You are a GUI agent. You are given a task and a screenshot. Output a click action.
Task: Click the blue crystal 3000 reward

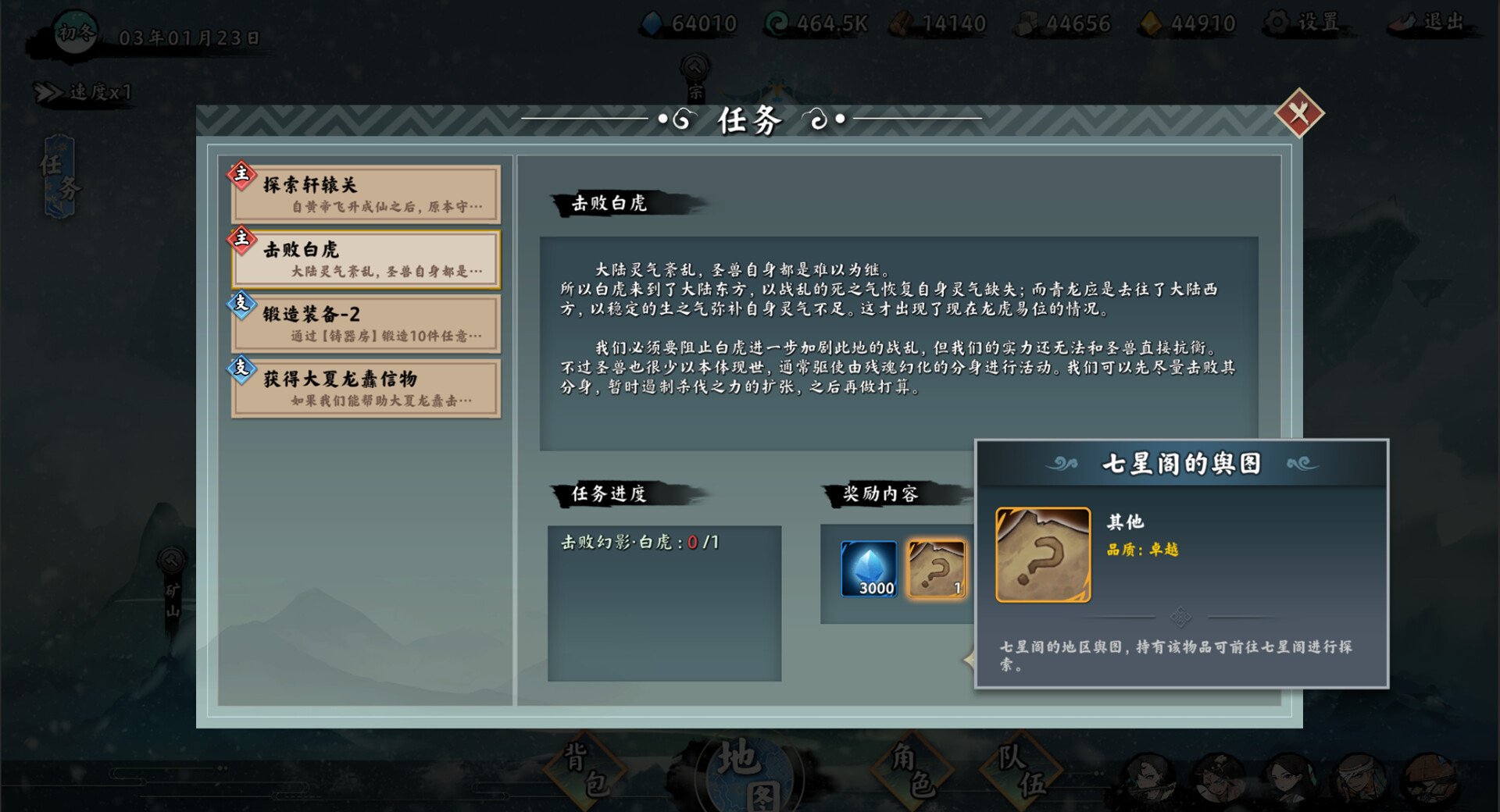[869, 568]
